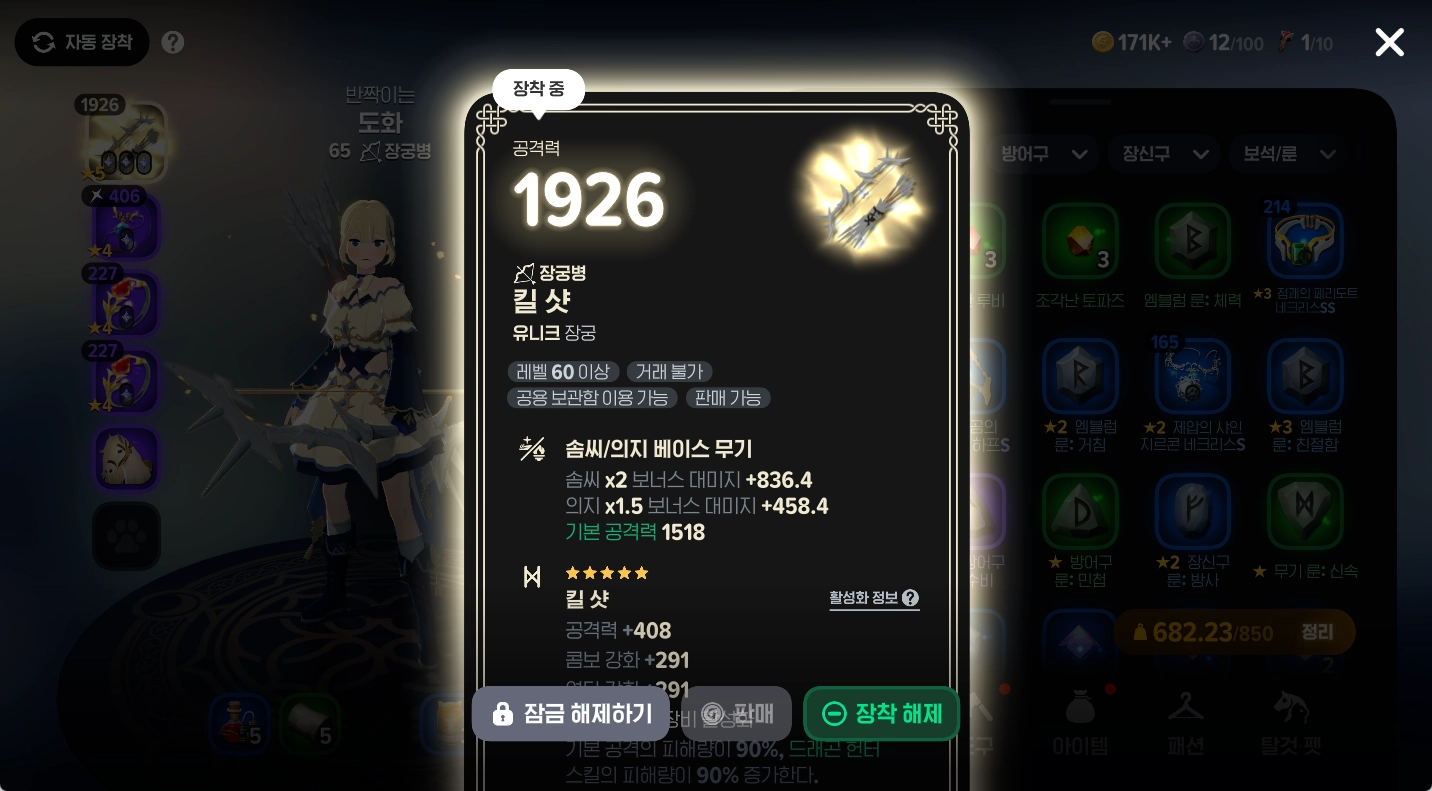
Task: Select the 조각난 토파즈 gem
Action: click(x=1080, y=241)
